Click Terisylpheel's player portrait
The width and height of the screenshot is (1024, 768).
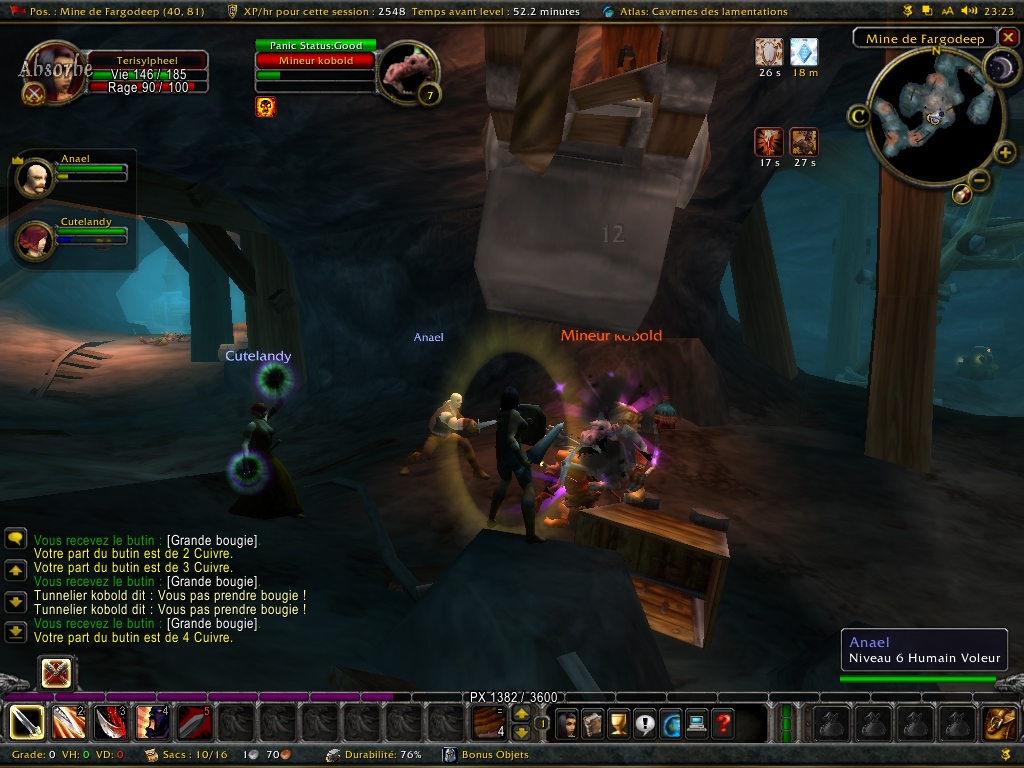coord(52,72)
